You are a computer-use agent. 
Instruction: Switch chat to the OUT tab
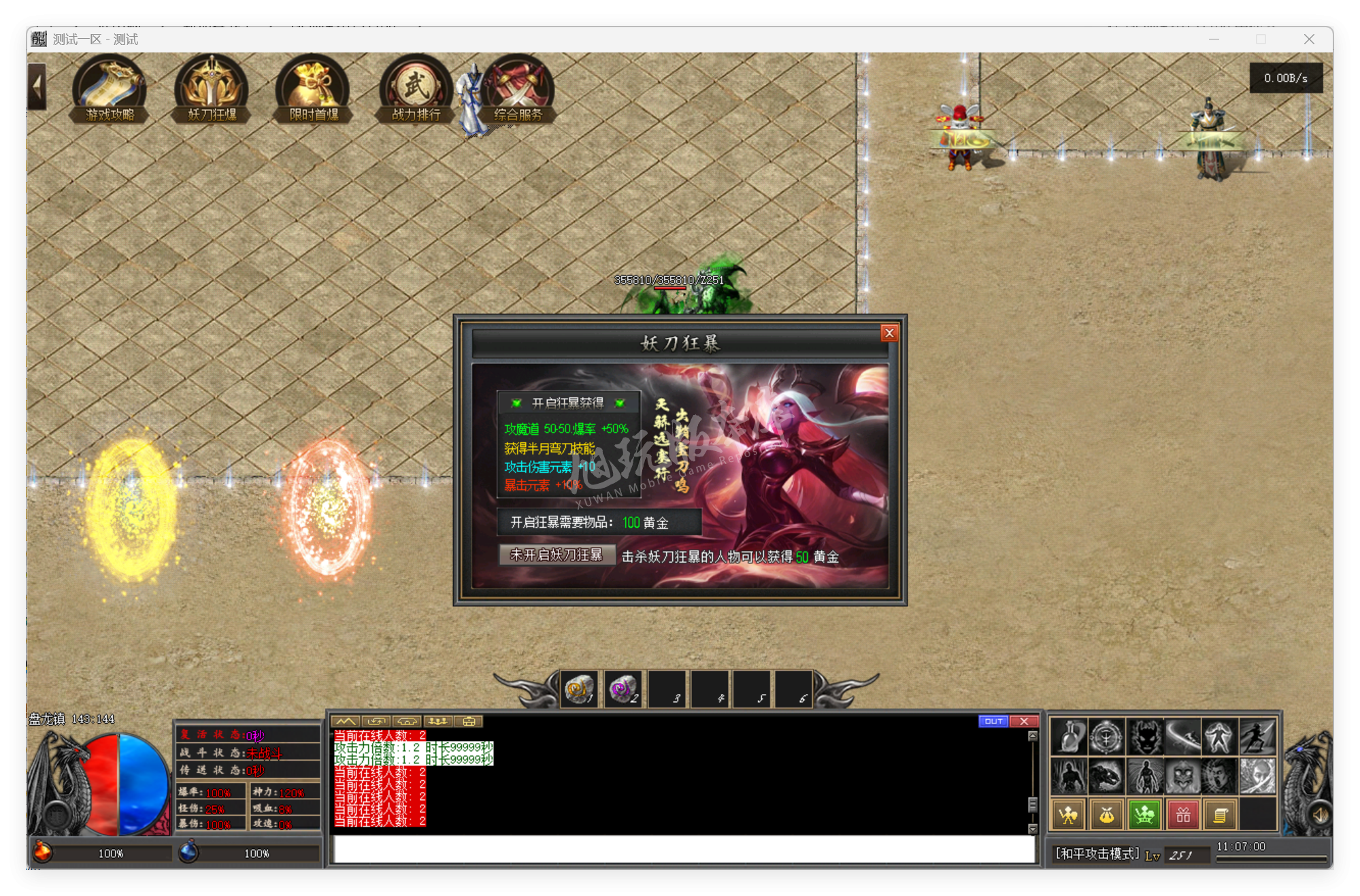[x=994, y=721]
